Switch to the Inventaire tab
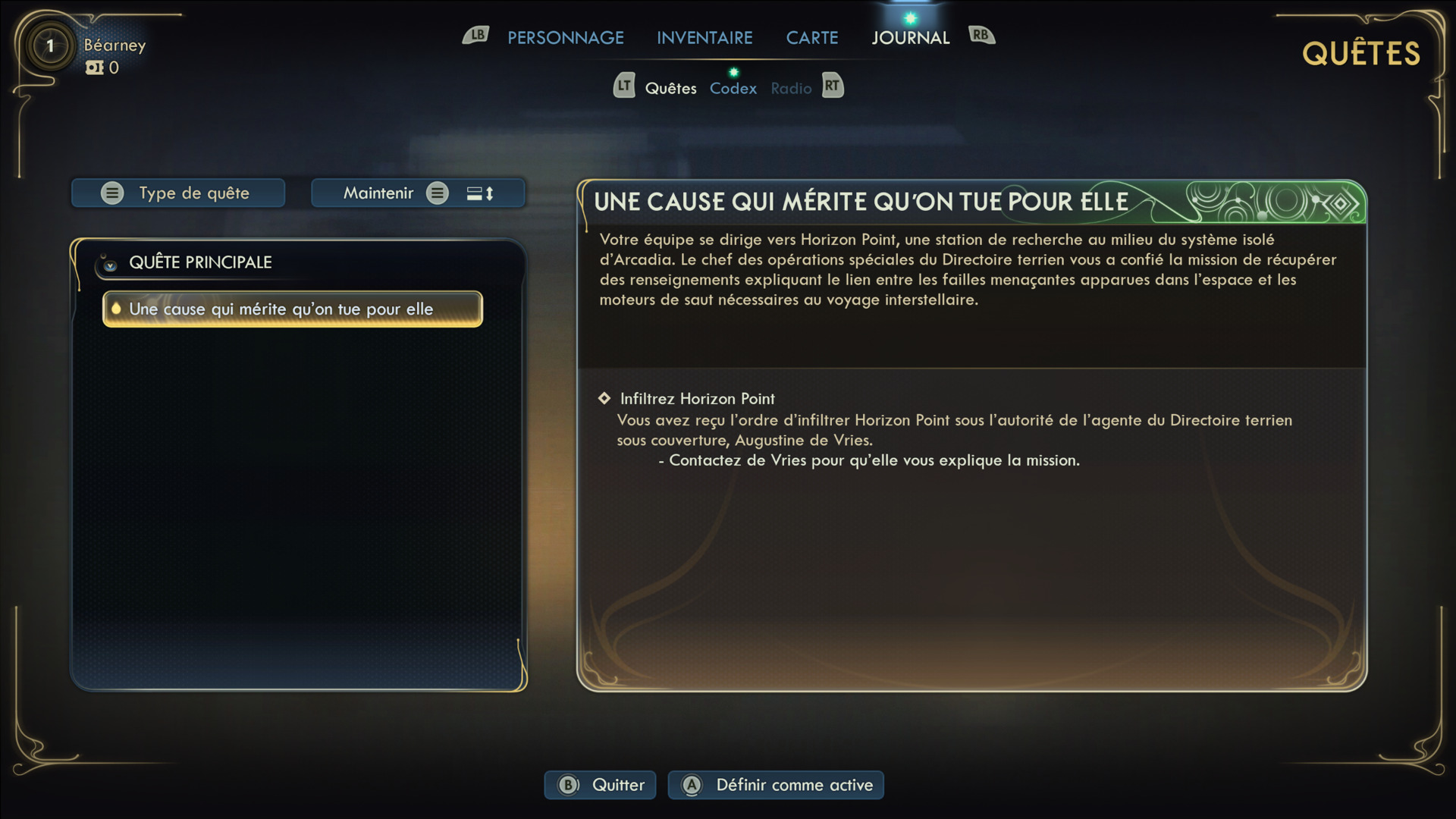The width and height of the screenshot is (1456, 819). point(704,38)
